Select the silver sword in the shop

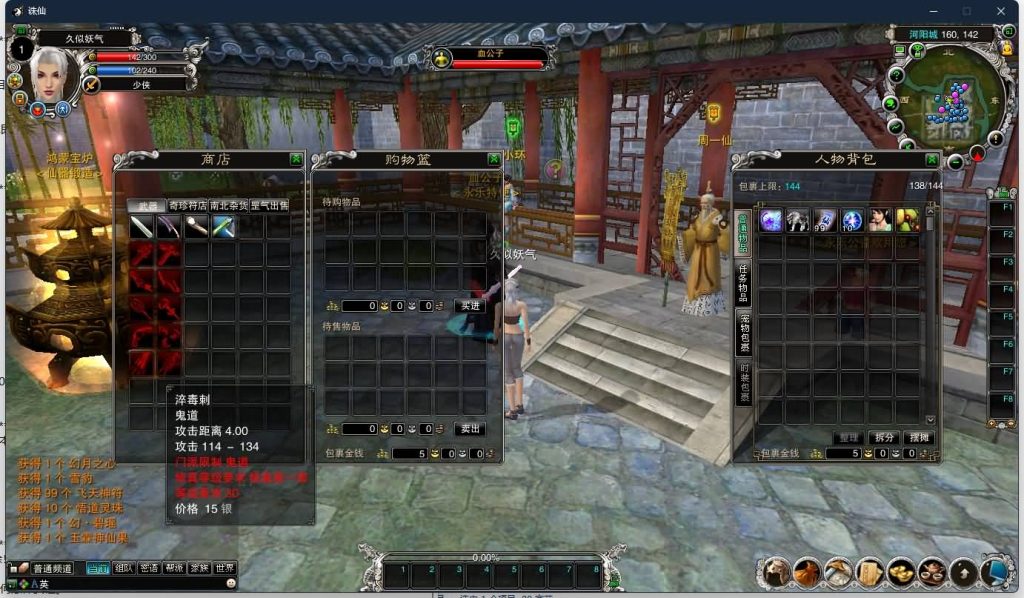(141, 226)
